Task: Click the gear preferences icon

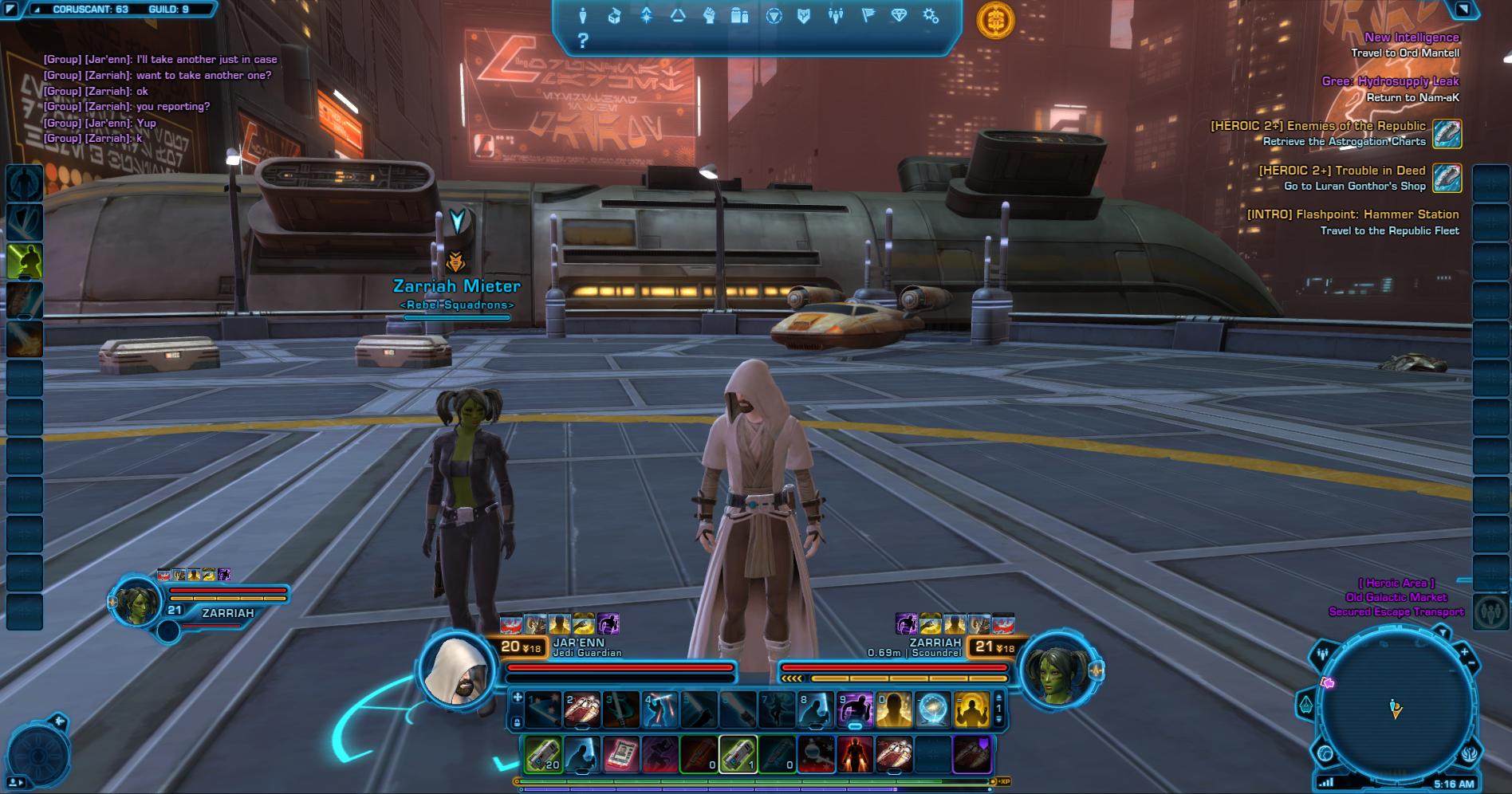Action: pyautogui.click(x=930, y=16)
